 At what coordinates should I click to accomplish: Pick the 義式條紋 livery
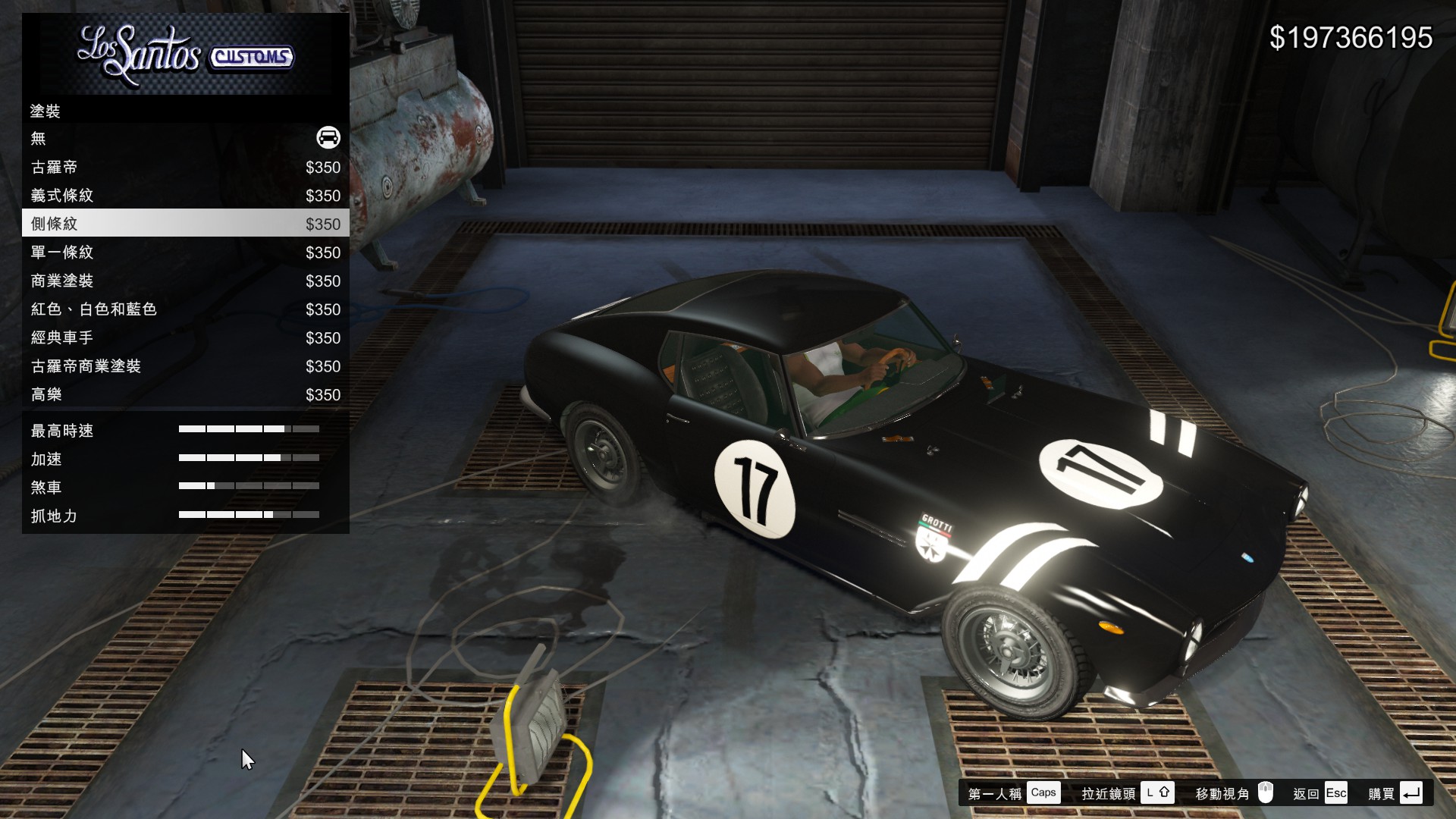185,196
